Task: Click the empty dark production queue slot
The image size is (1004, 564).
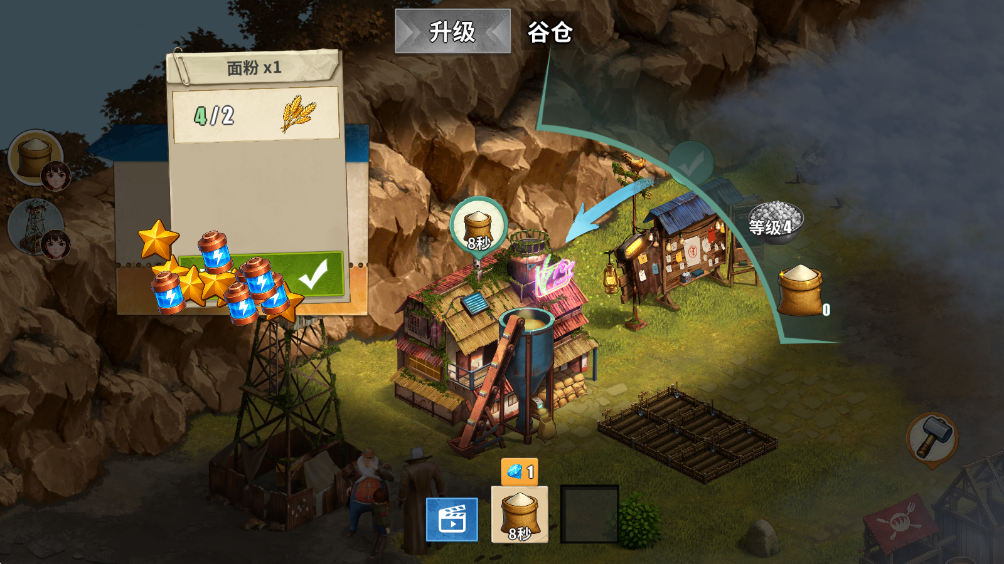Action: 589,514
